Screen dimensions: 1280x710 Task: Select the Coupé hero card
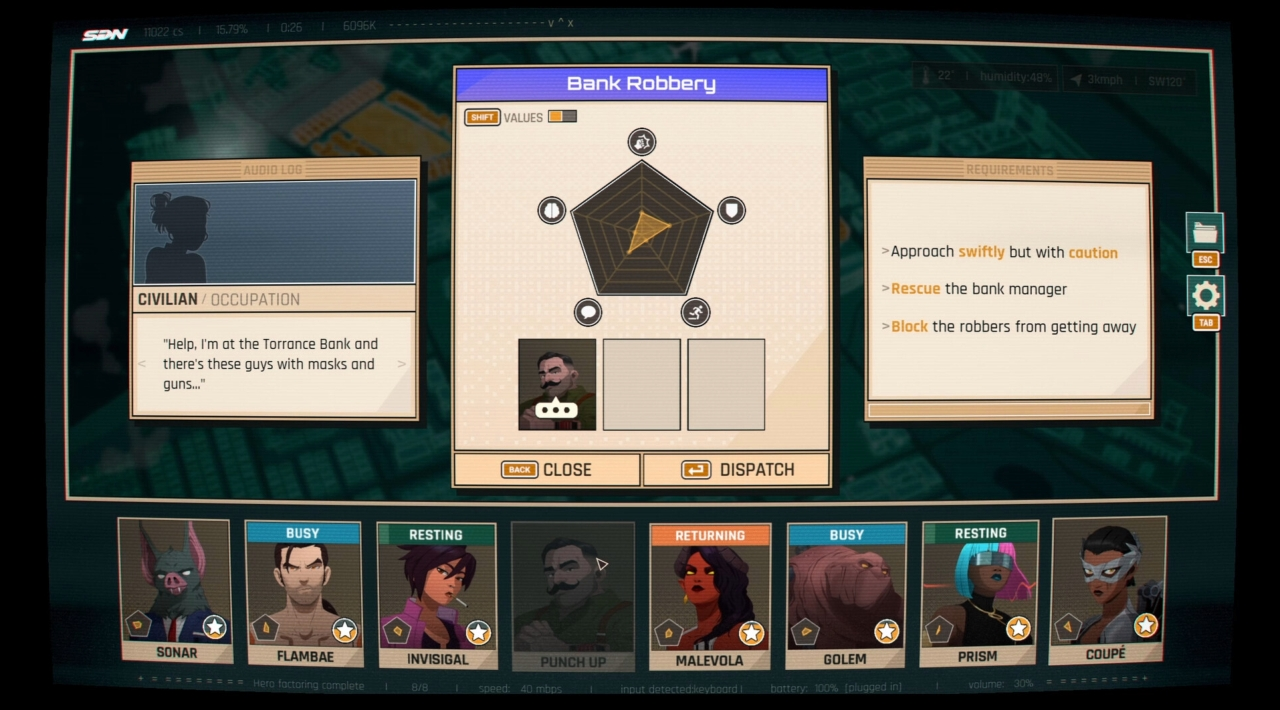click(x=1107, y=590)
